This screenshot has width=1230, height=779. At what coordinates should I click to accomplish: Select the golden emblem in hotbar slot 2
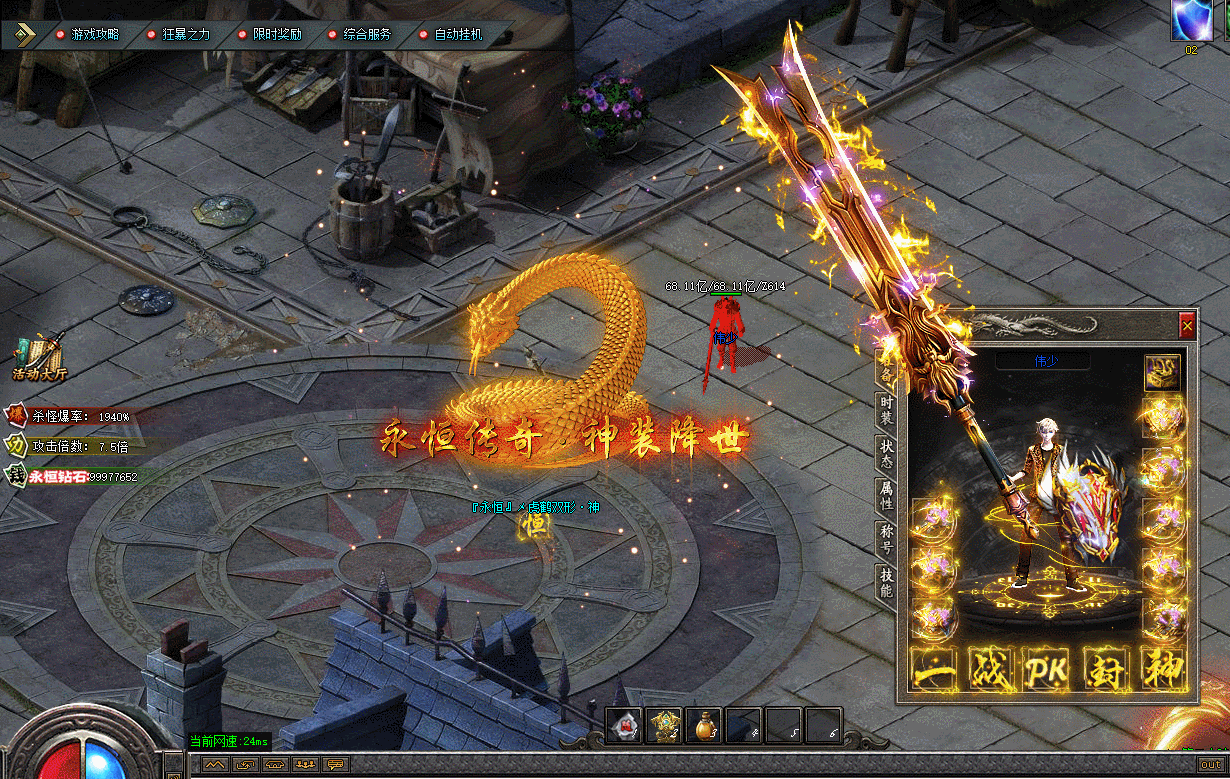click(x=664, y=726)
